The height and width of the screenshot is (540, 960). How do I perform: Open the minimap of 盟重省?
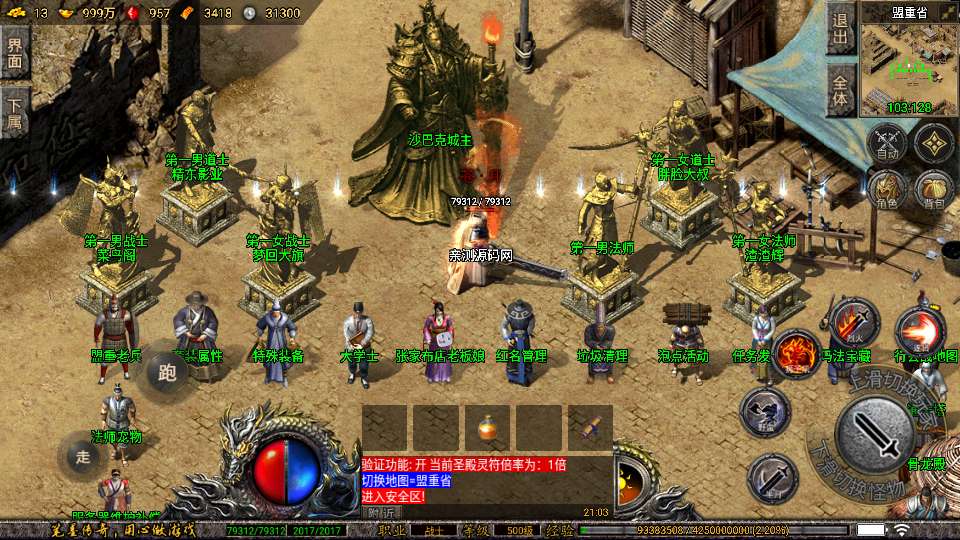coord(909,64)
